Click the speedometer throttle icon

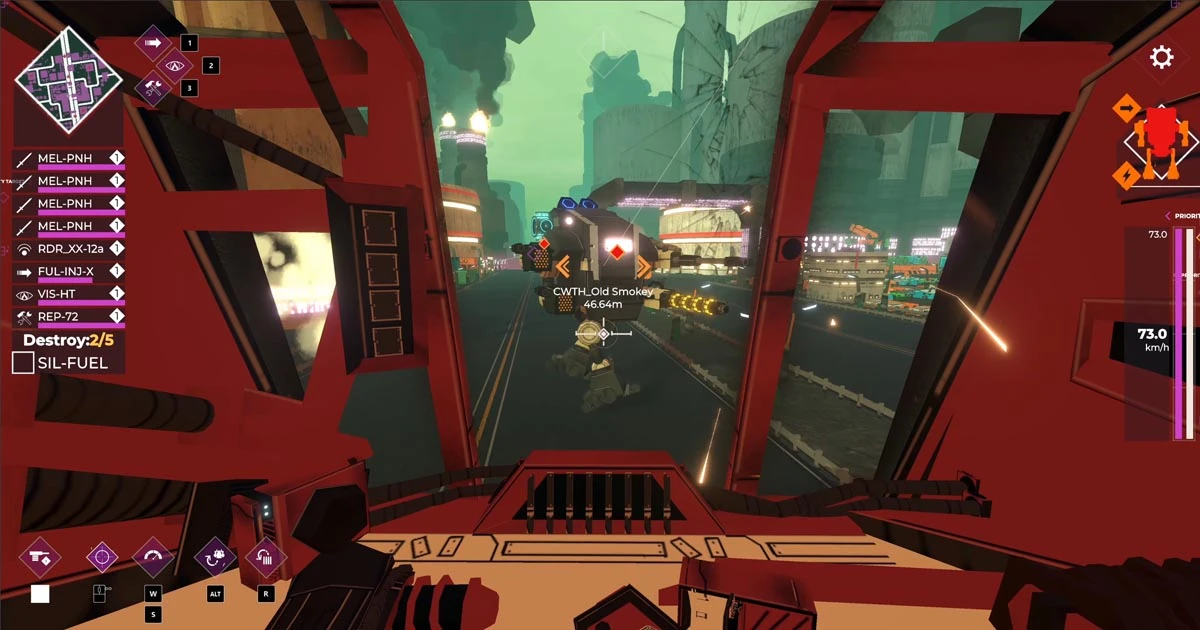tap(153, 557)
